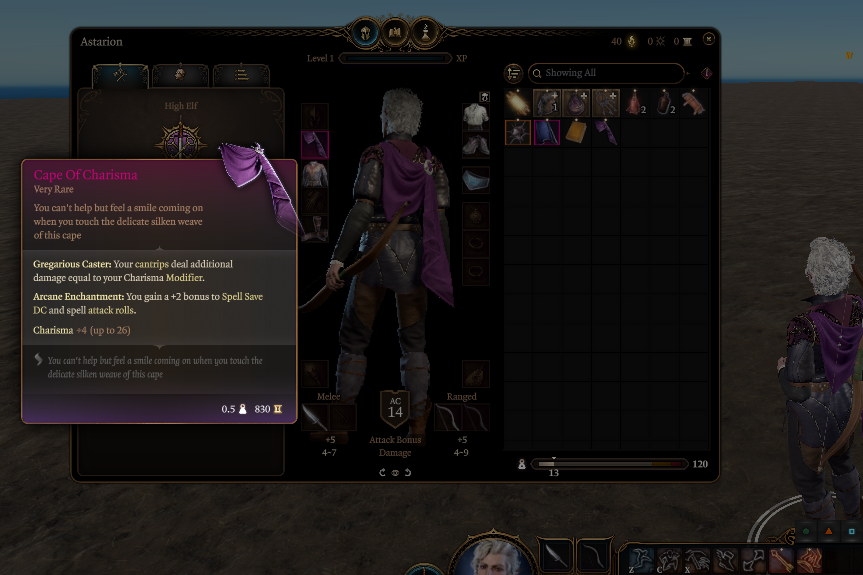Pick the purple cape in inventory grid
The image size is (863, 575).
tap(605, 132)
